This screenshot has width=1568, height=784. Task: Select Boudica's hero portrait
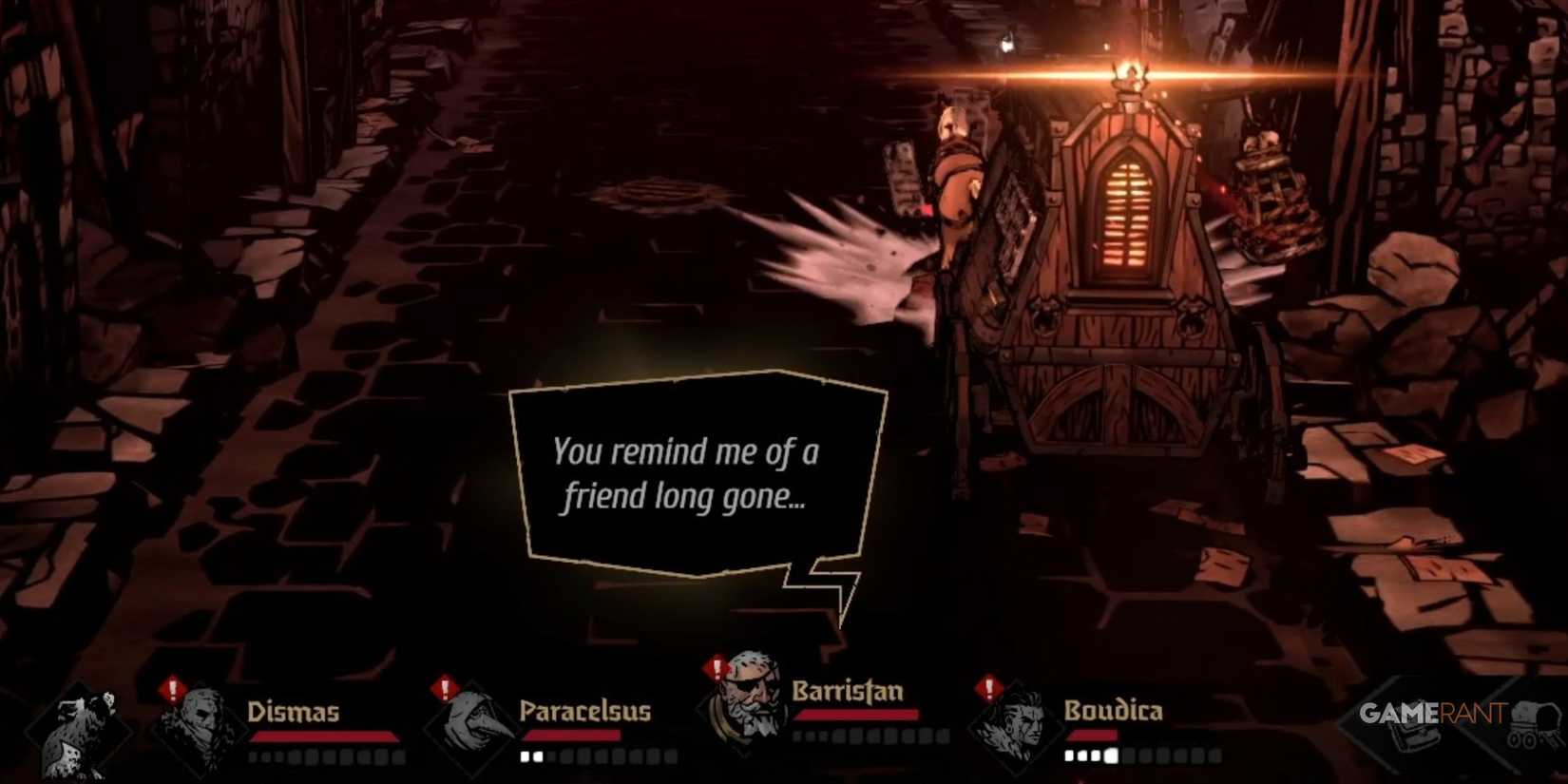[1017, 727]
